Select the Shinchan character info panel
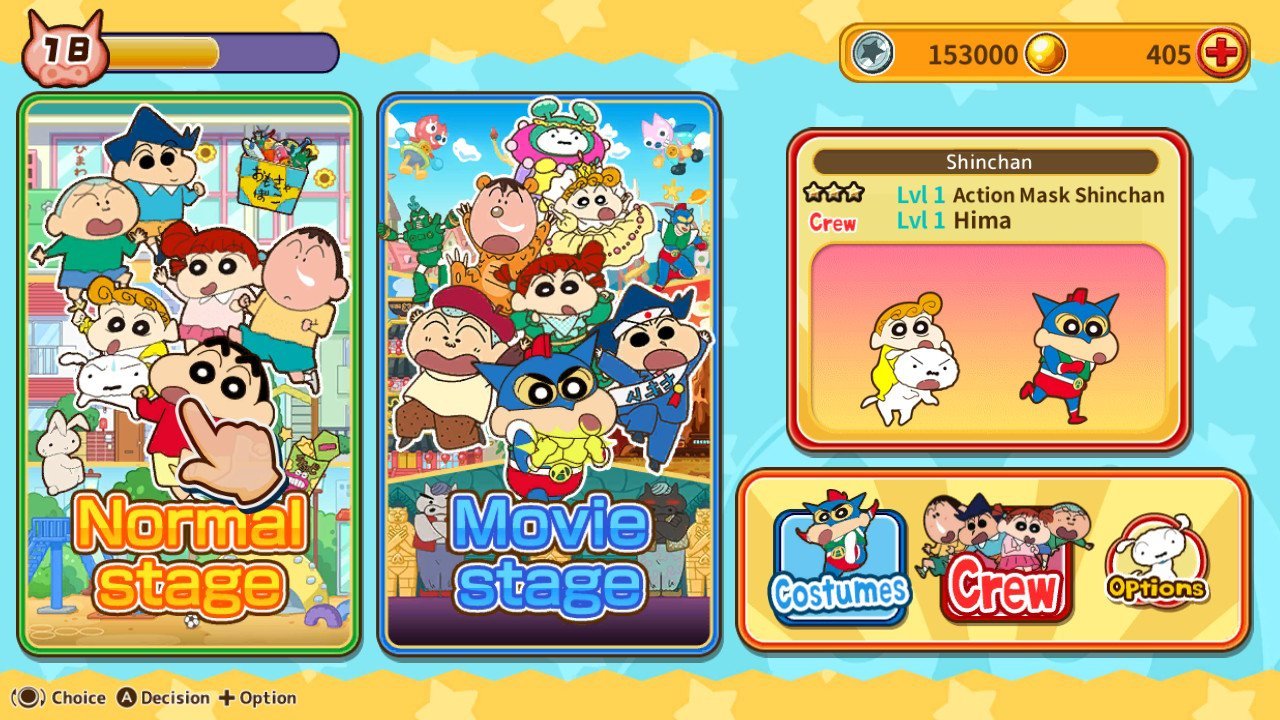The height and width of the screenshot is (720, 1280). (988, 290)
